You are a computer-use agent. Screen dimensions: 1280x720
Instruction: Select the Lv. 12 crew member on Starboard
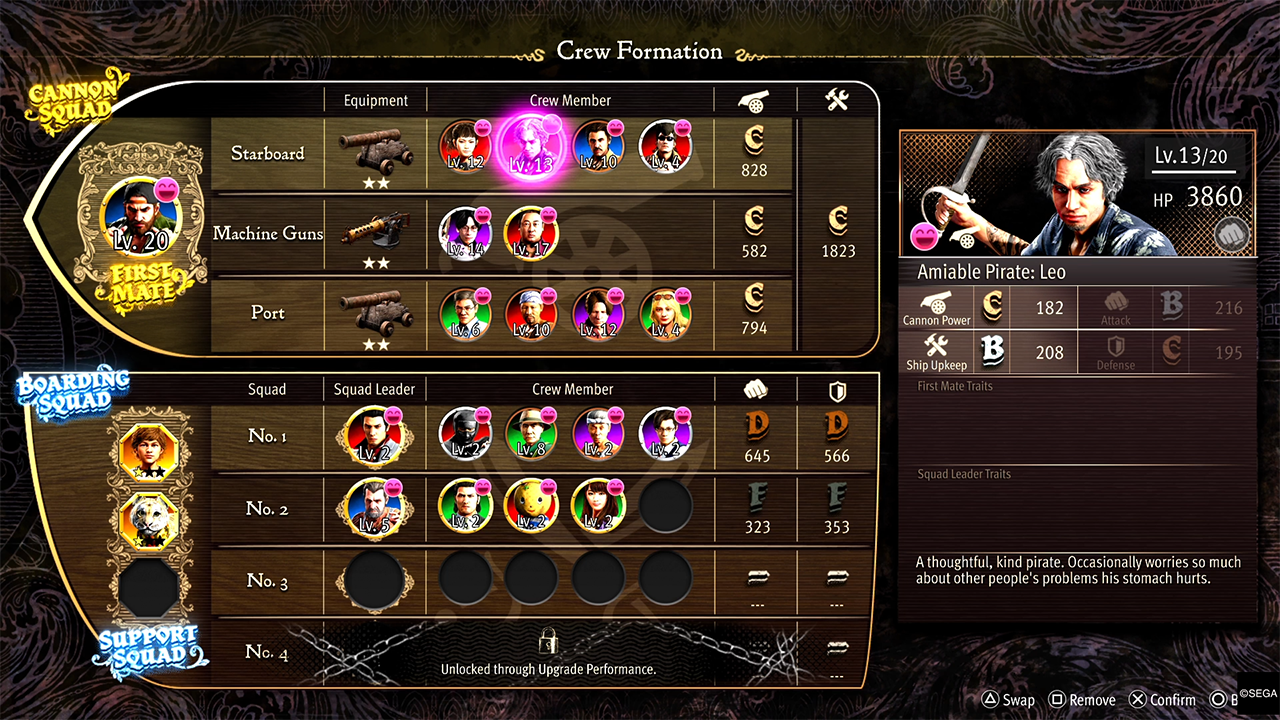point(465,147)
